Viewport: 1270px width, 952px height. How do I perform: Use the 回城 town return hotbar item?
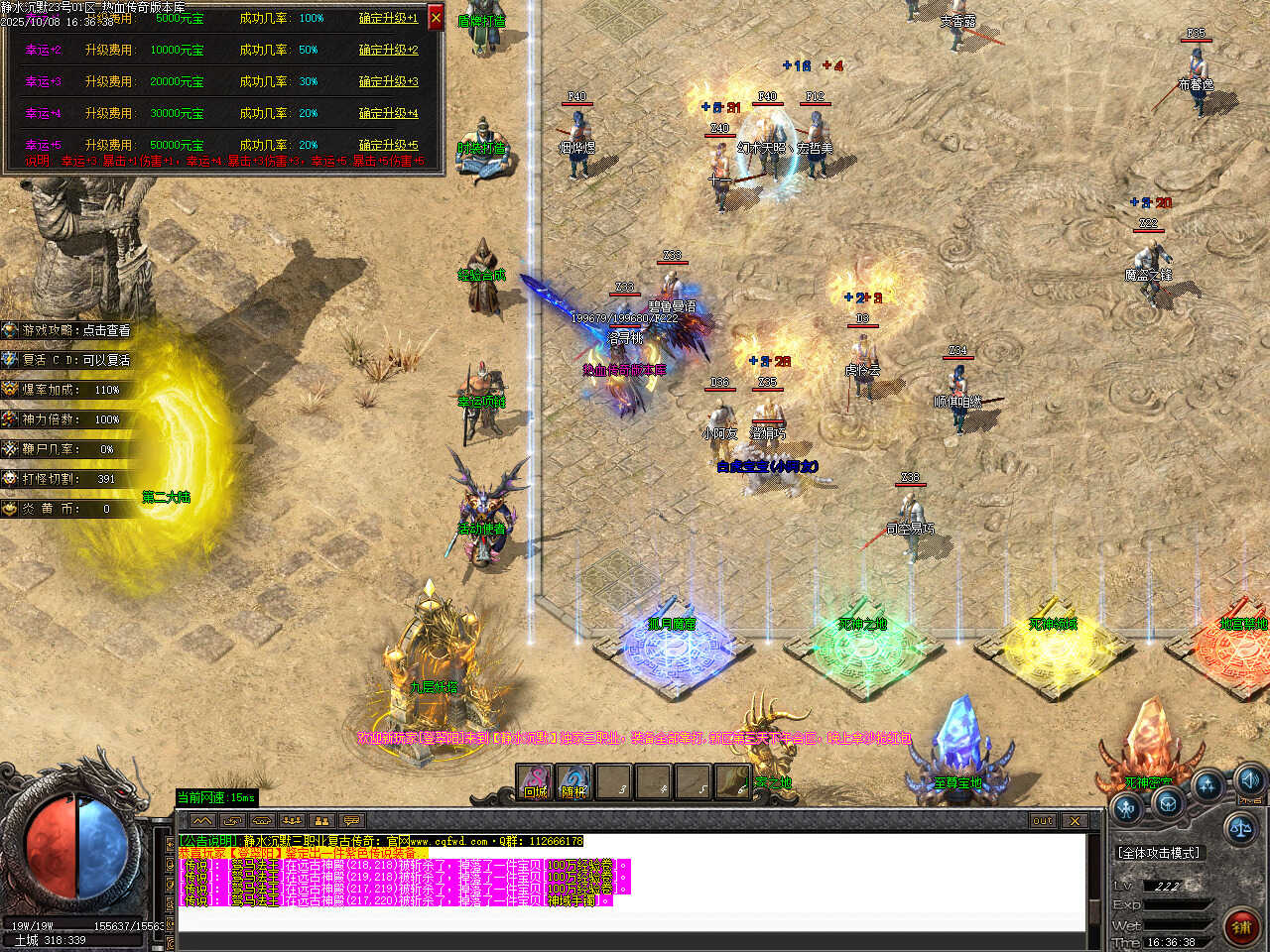pyautogui.click(x=536, y=783)
